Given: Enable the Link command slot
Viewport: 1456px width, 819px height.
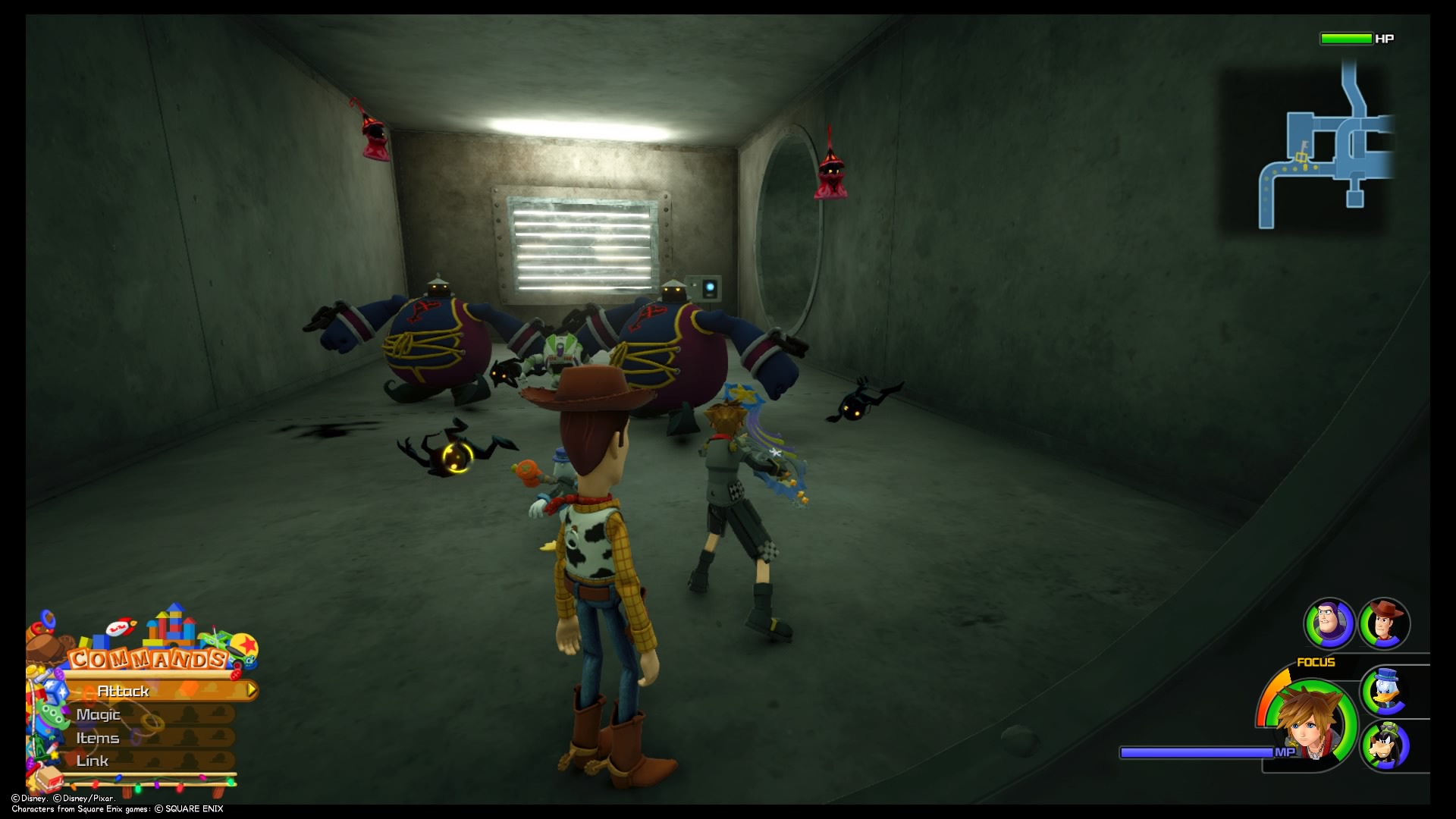Looking at the screenshot, I should (x=93, y=761).
